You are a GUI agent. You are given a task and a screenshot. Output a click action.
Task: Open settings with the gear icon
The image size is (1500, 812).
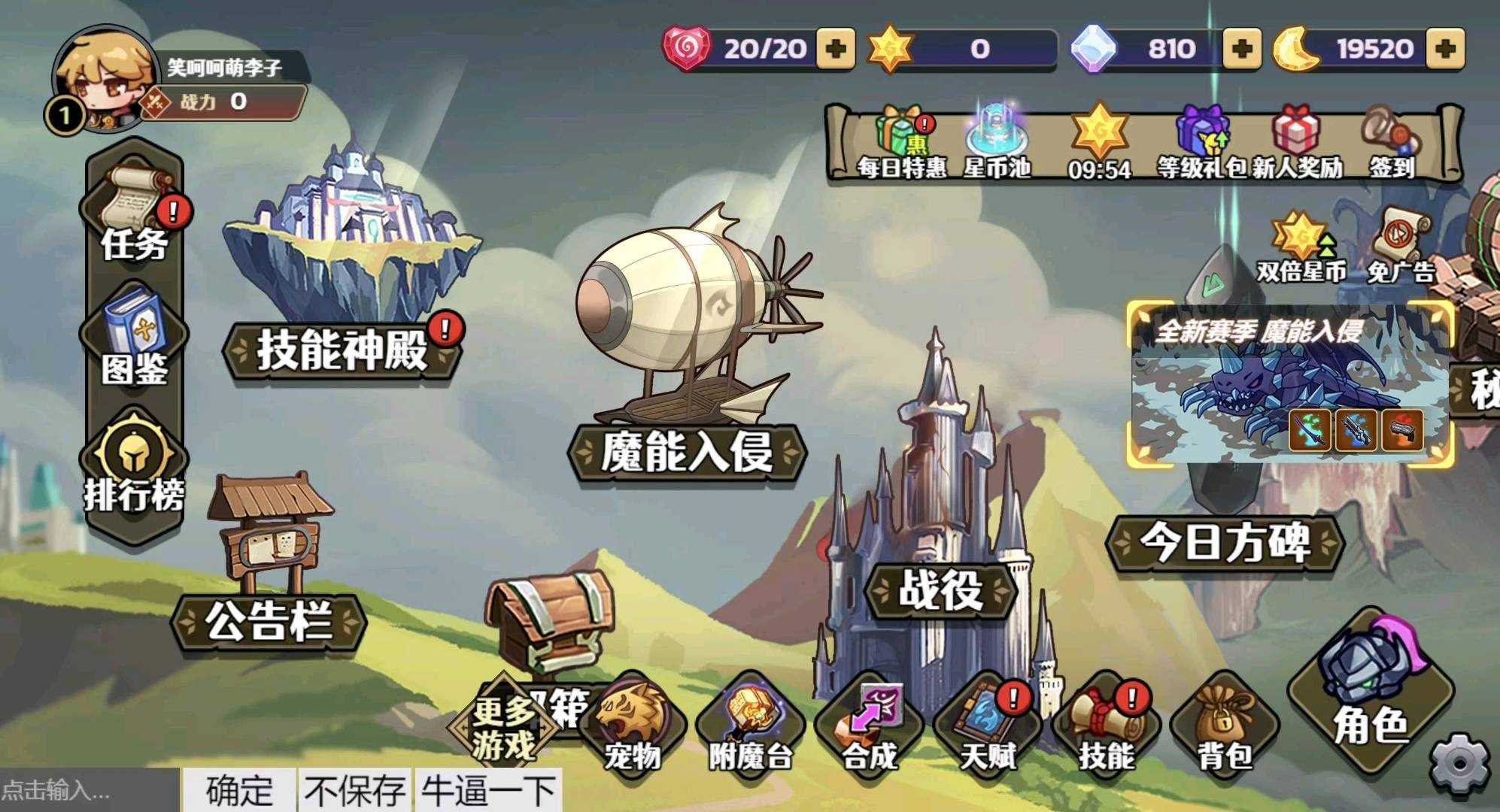pos(1459,764)
